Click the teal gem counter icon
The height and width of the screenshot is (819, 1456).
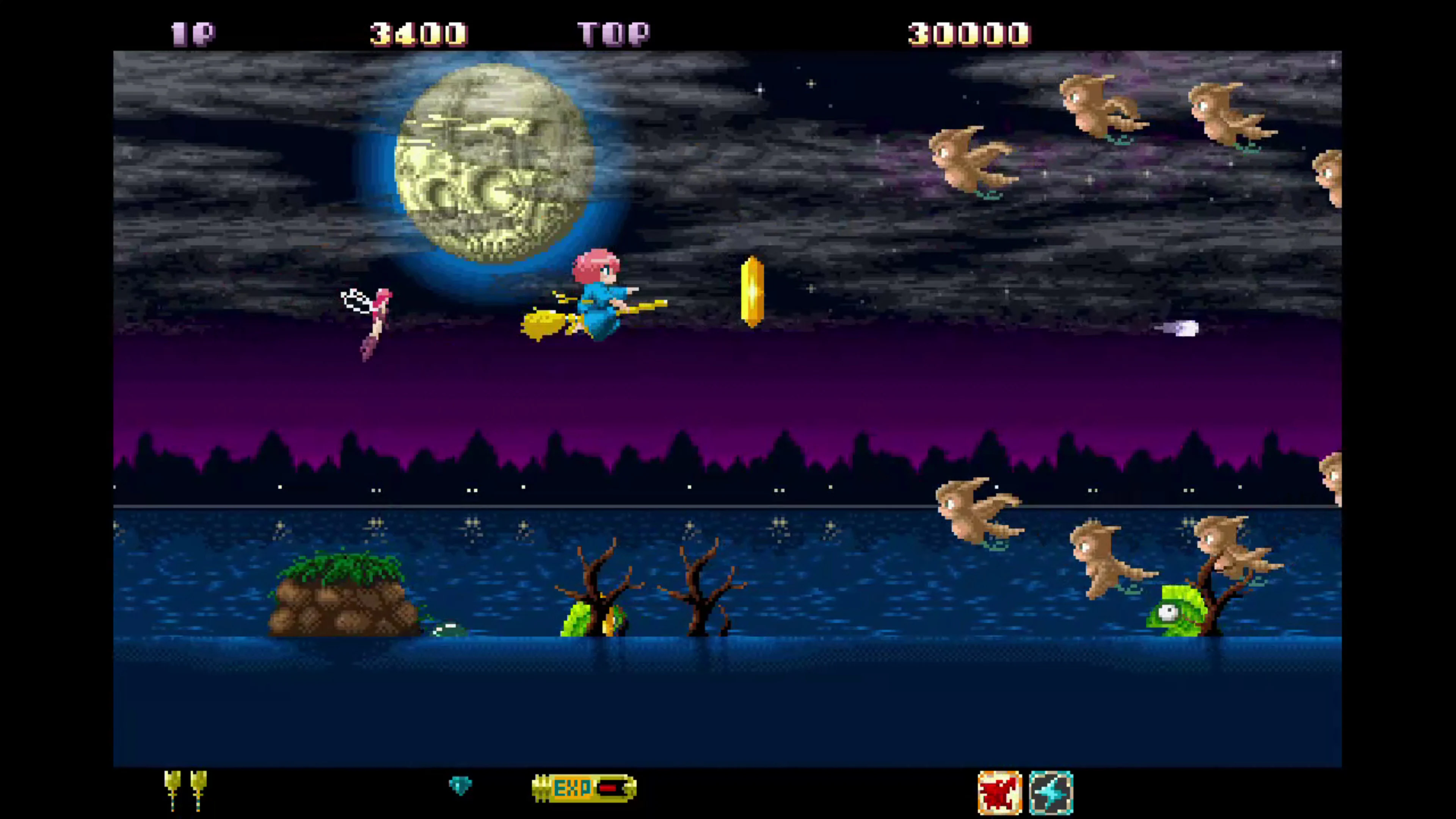(461, 786)
